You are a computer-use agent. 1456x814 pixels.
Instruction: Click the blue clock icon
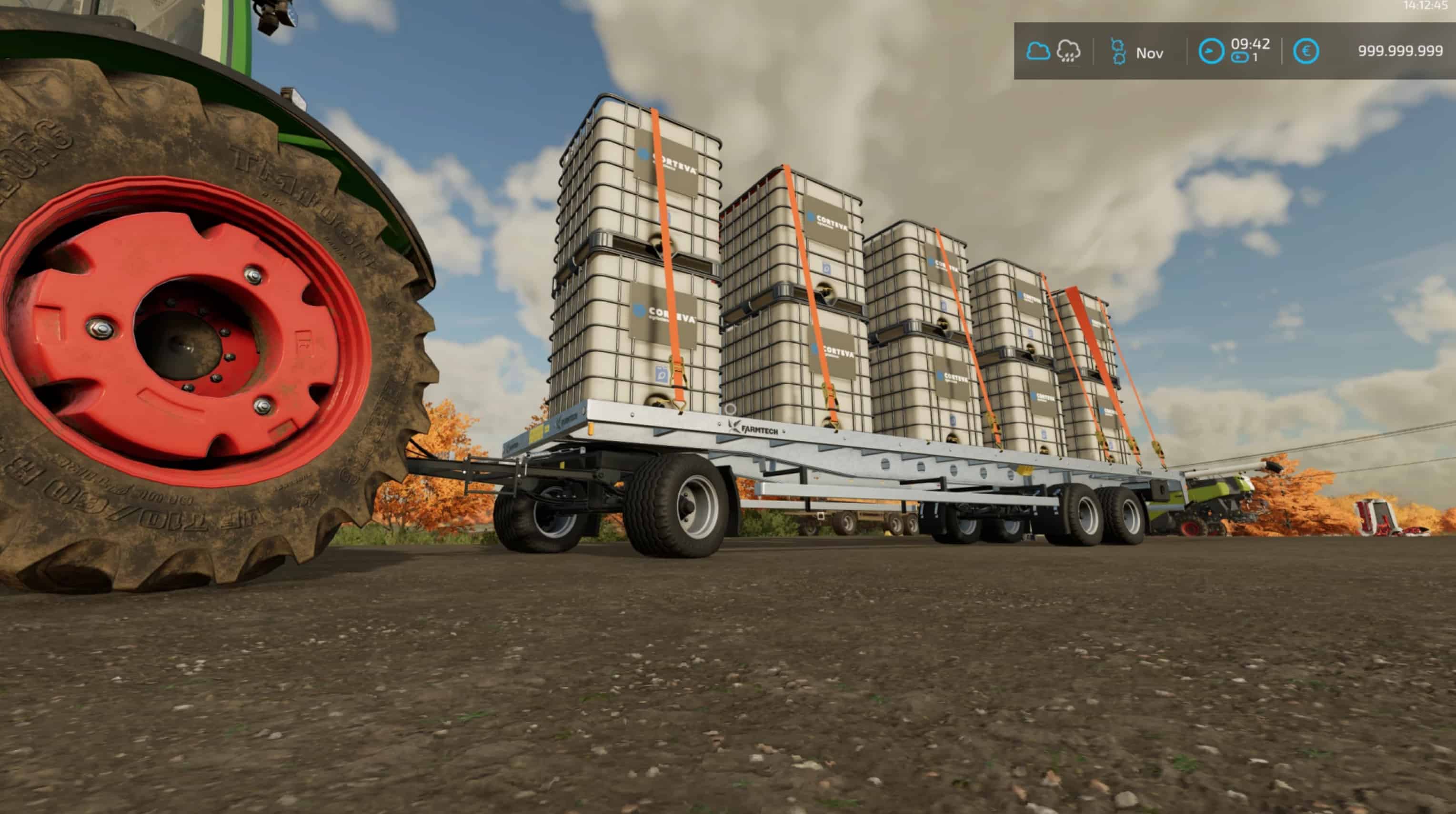pos(1211,51)
